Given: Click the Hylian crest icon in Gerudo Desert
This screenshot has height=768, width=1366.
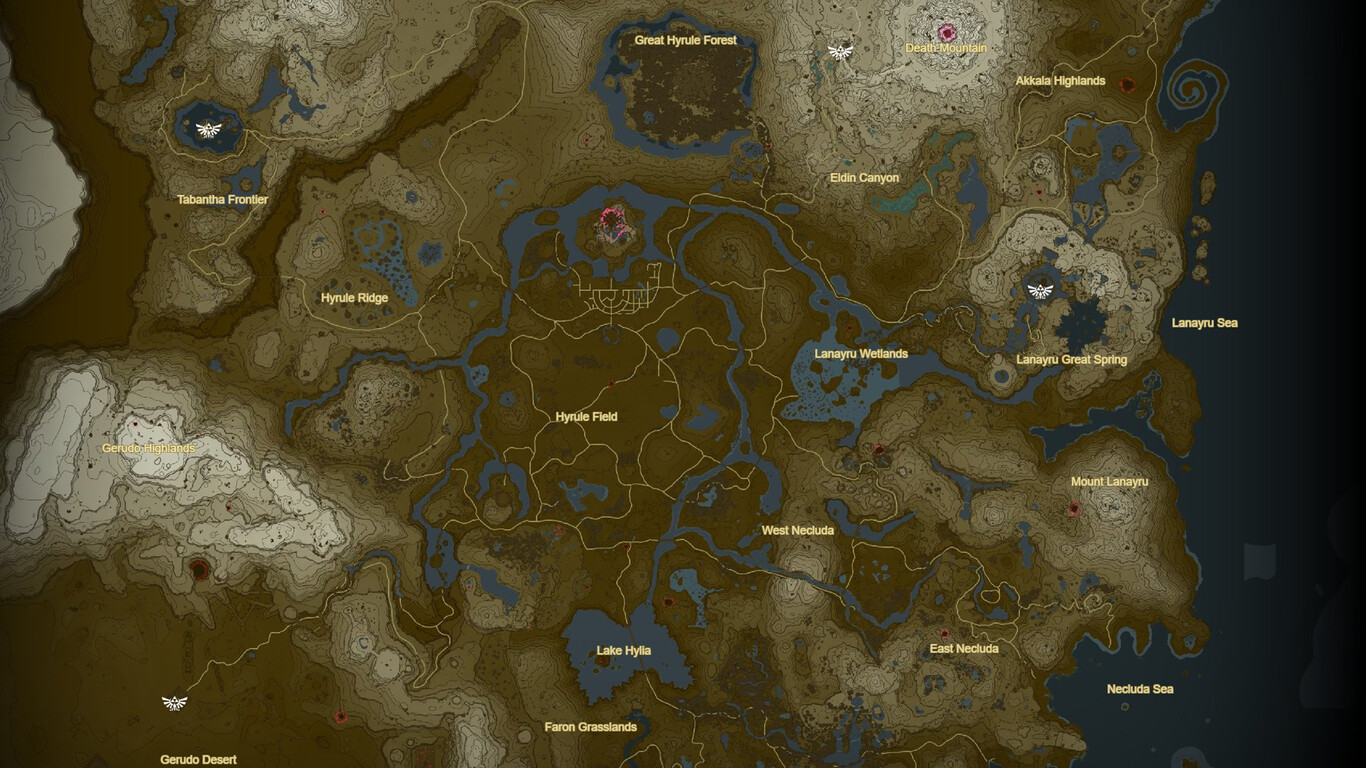Looking at the screenshot, I should point(175,701).
